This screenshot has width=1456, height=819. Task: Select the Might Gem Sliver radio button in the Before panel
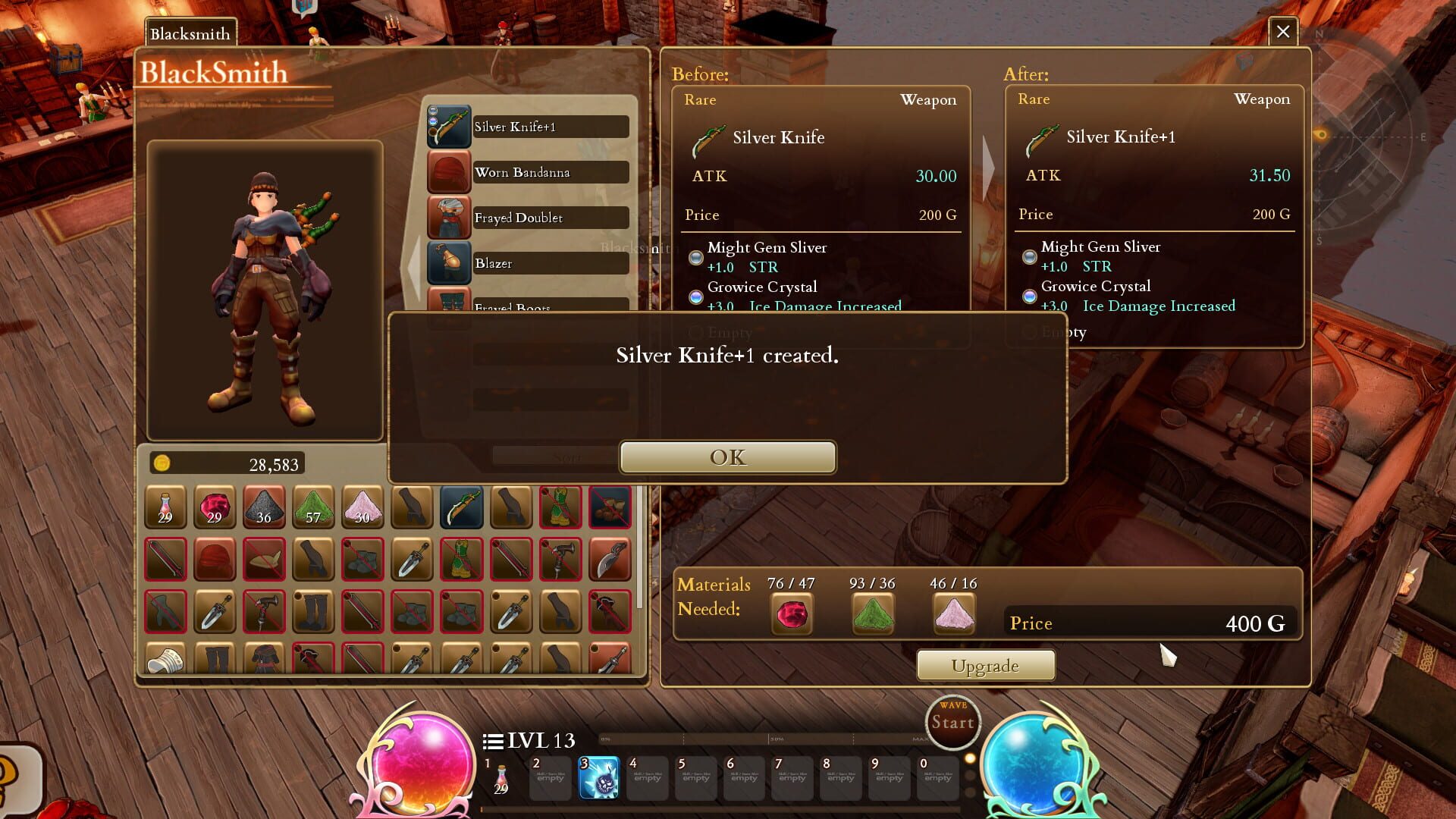coord(695,257)
